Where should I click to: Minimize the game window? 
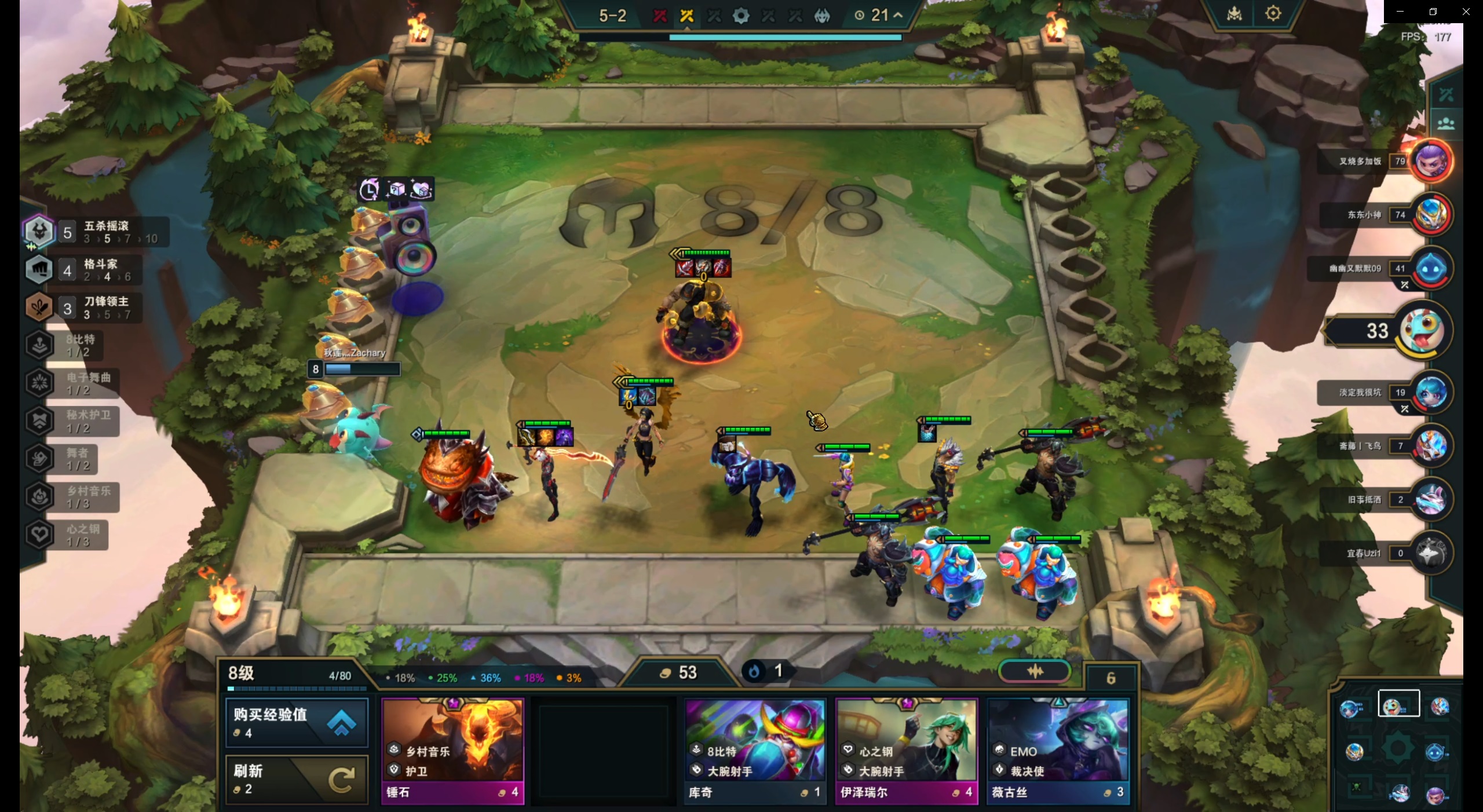click(x=1400, y=12)
